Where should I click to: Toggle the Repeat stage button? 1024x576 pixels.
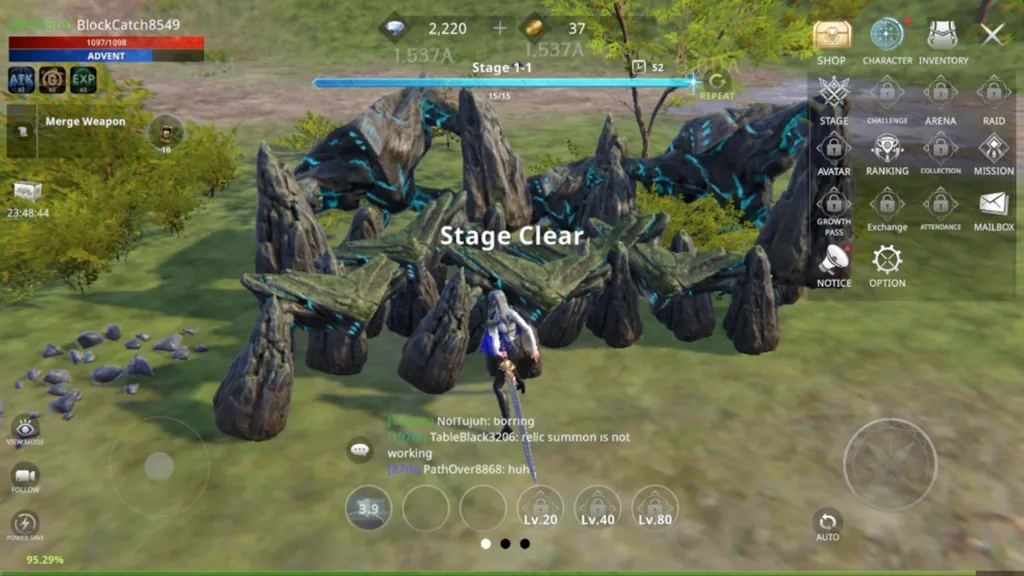click(716, 84)
